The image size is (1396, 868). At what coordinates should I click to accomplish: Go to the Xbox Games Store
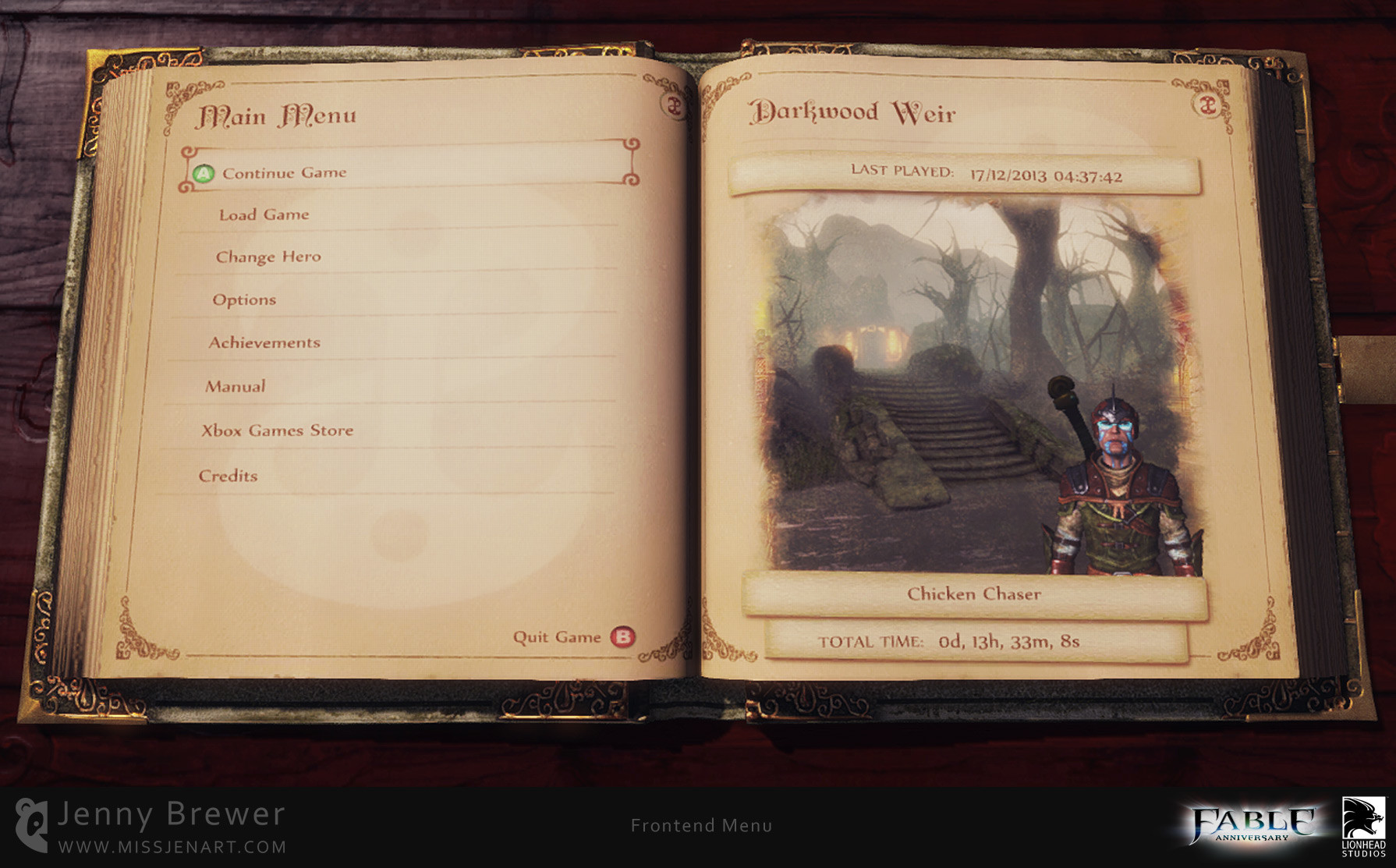[x=278, y=430]
